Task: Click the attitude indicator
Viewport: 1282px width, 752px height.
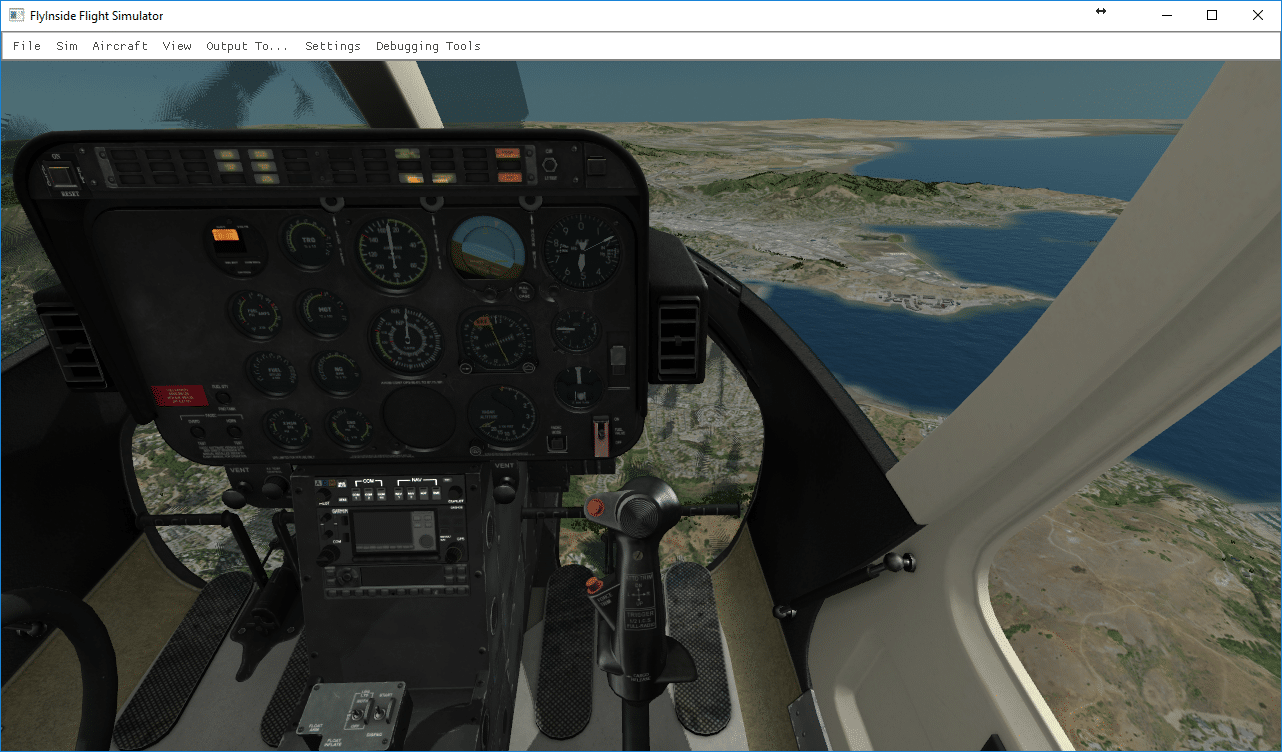Action: pos(487,247)
